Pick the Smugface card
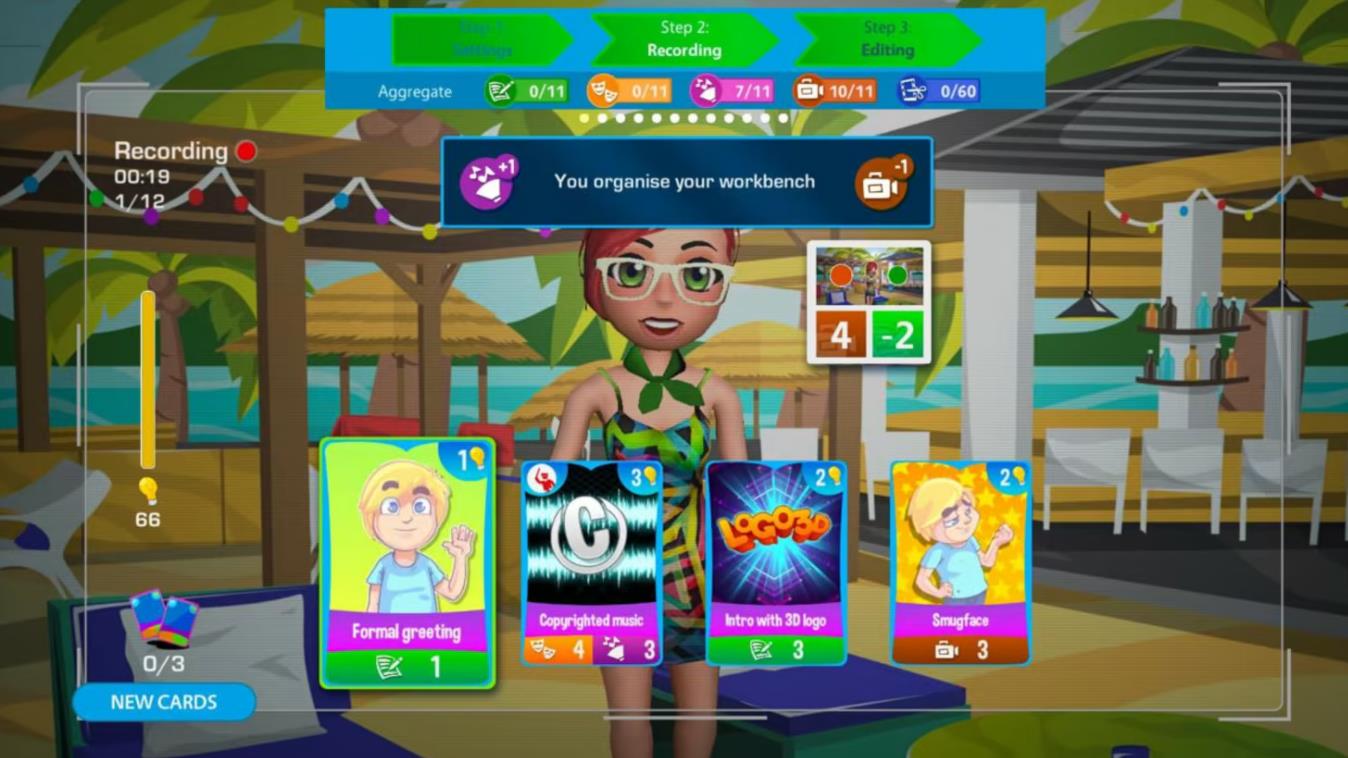The image size is (1348, 758). click(x=960, y=563)
